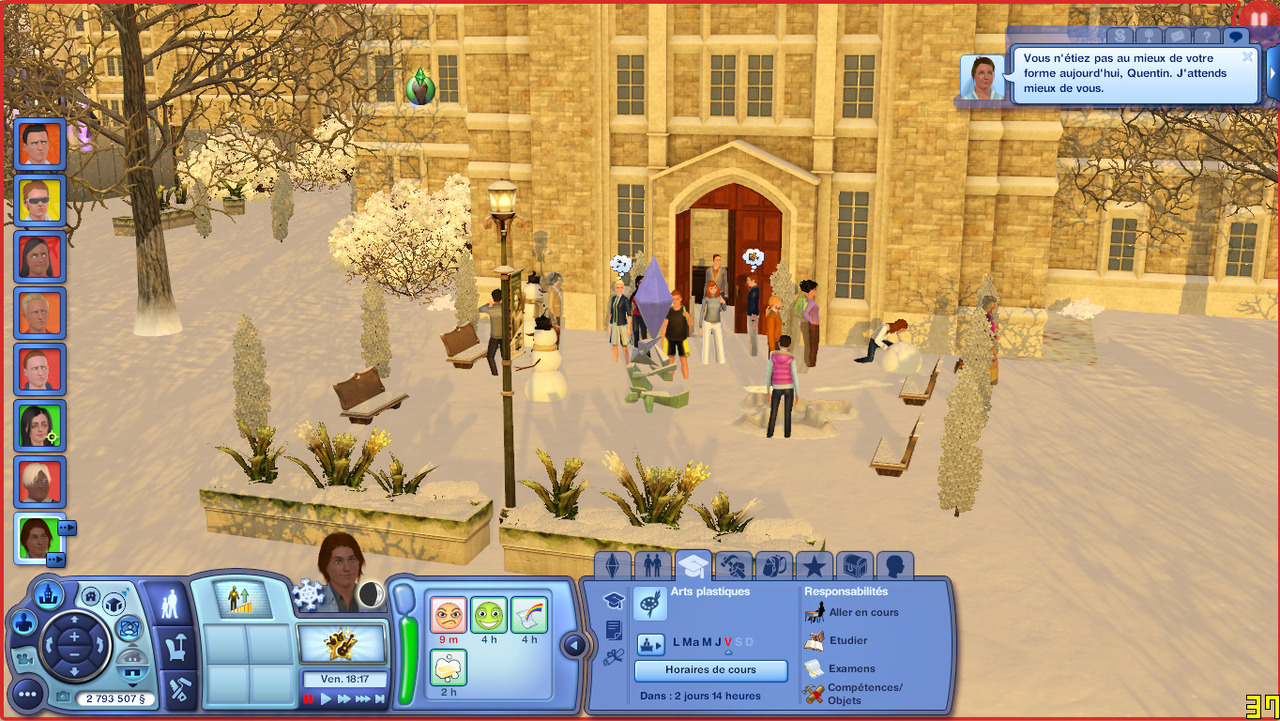This screenshot has height=721, width=1280.
Task: Choose the Etudier responsibility
Action: [x=848, y=640]
